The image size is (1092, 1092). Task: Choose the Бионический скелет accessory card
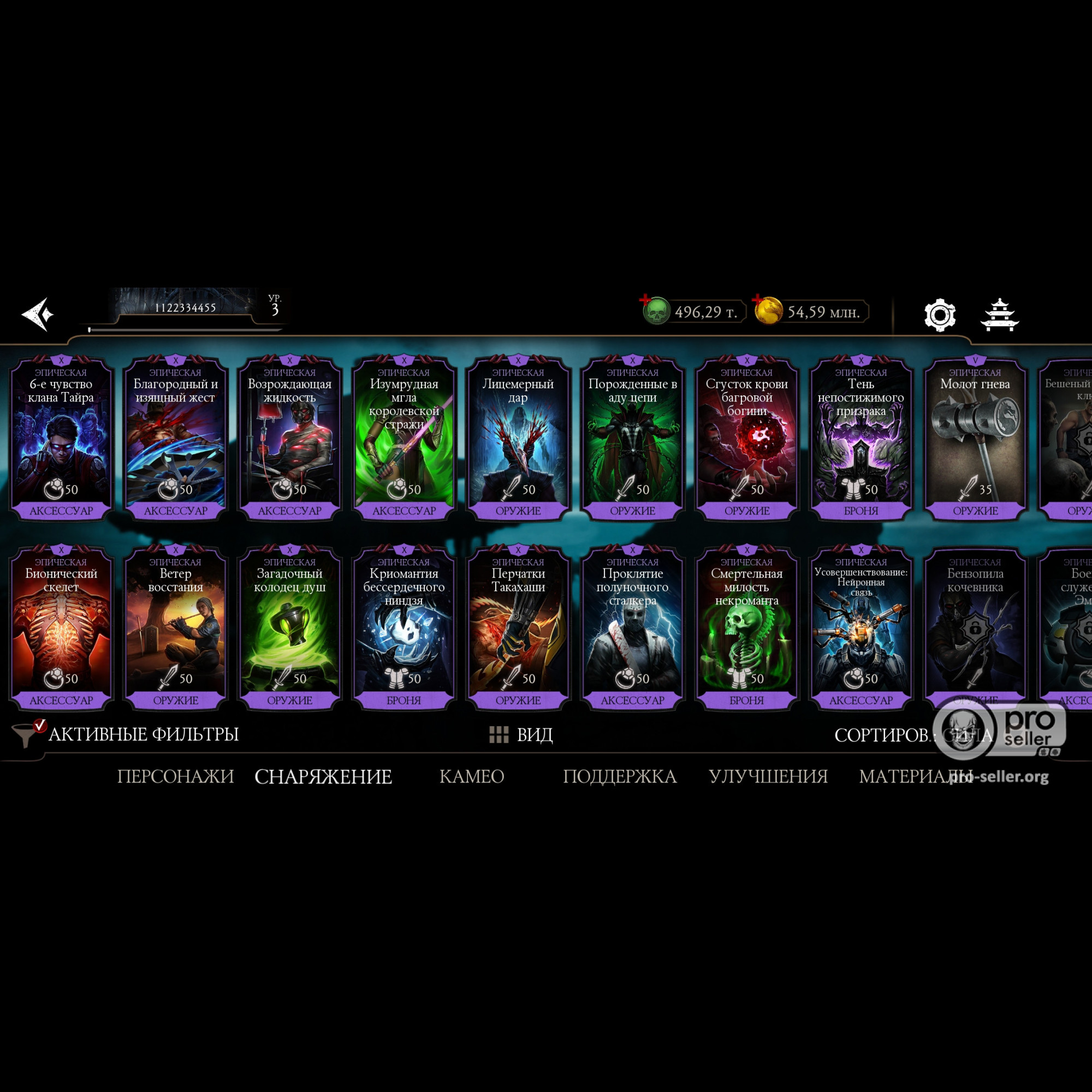[x=61, y=628]
